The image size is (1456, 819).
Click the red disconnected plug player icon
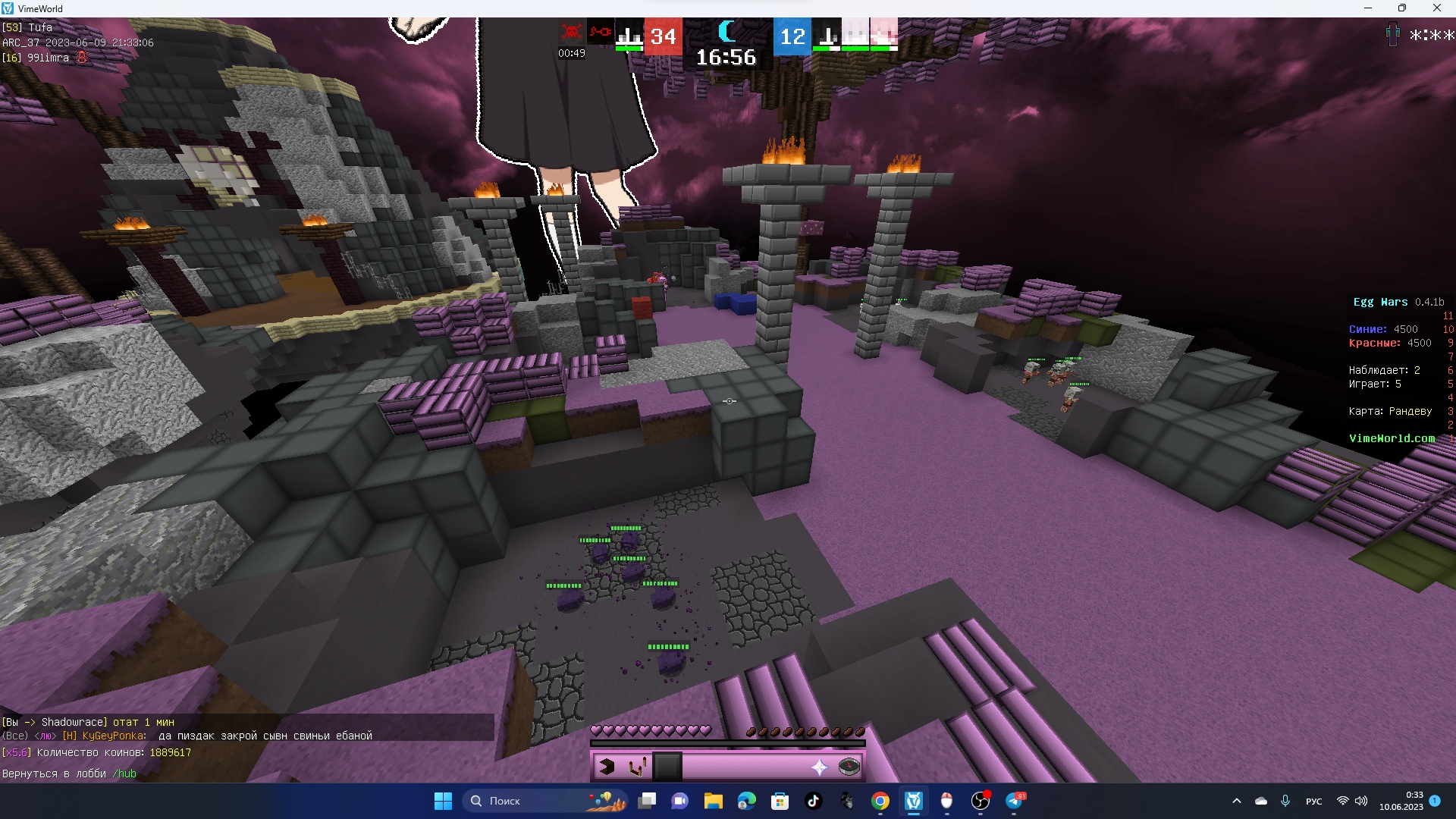(x=601, y=33)
